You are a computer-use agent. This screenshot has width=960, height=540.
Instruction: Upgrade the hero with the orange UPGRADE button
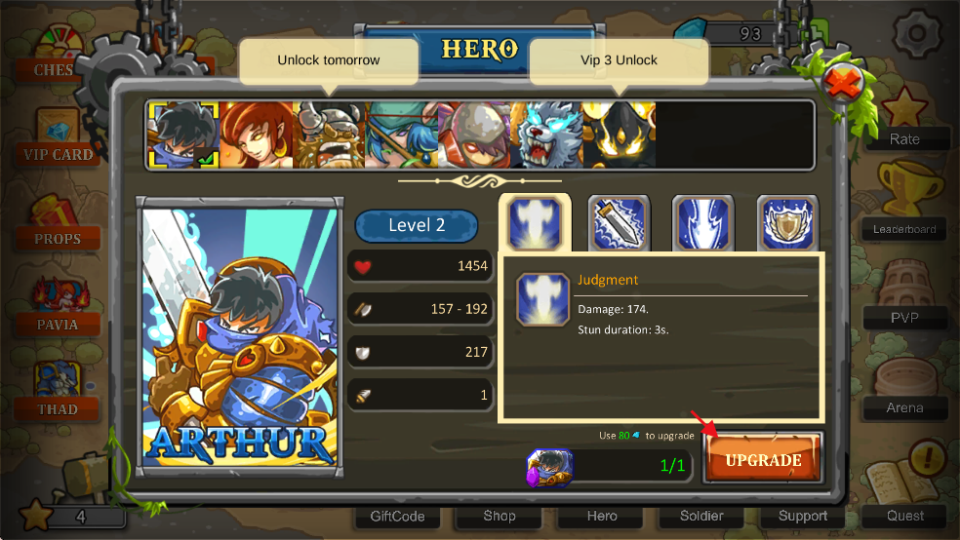pos(763,460)
